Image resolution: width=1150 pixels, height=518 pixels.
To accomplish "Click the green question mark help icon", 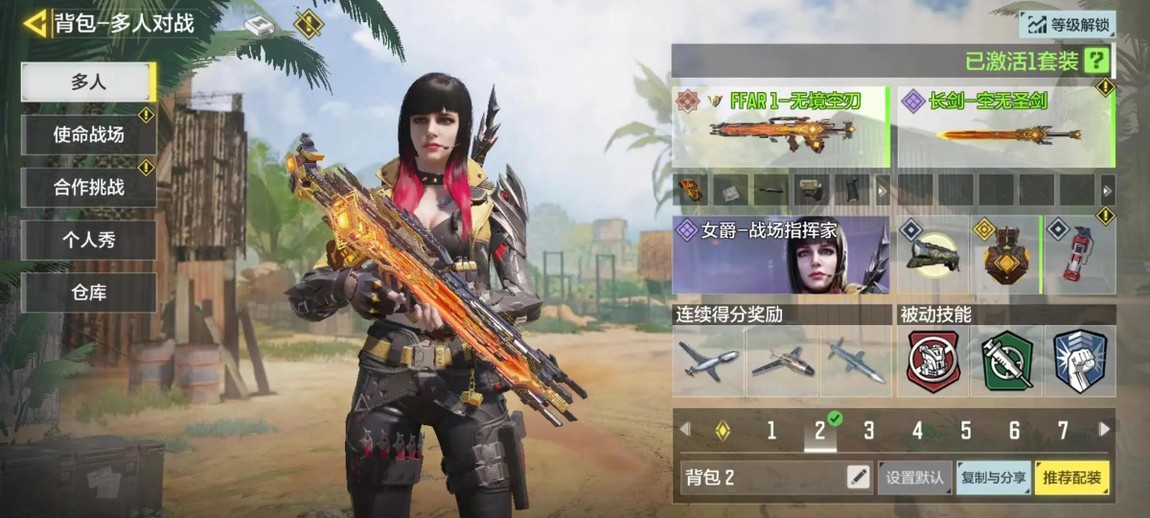I will tap(1097, 61).
